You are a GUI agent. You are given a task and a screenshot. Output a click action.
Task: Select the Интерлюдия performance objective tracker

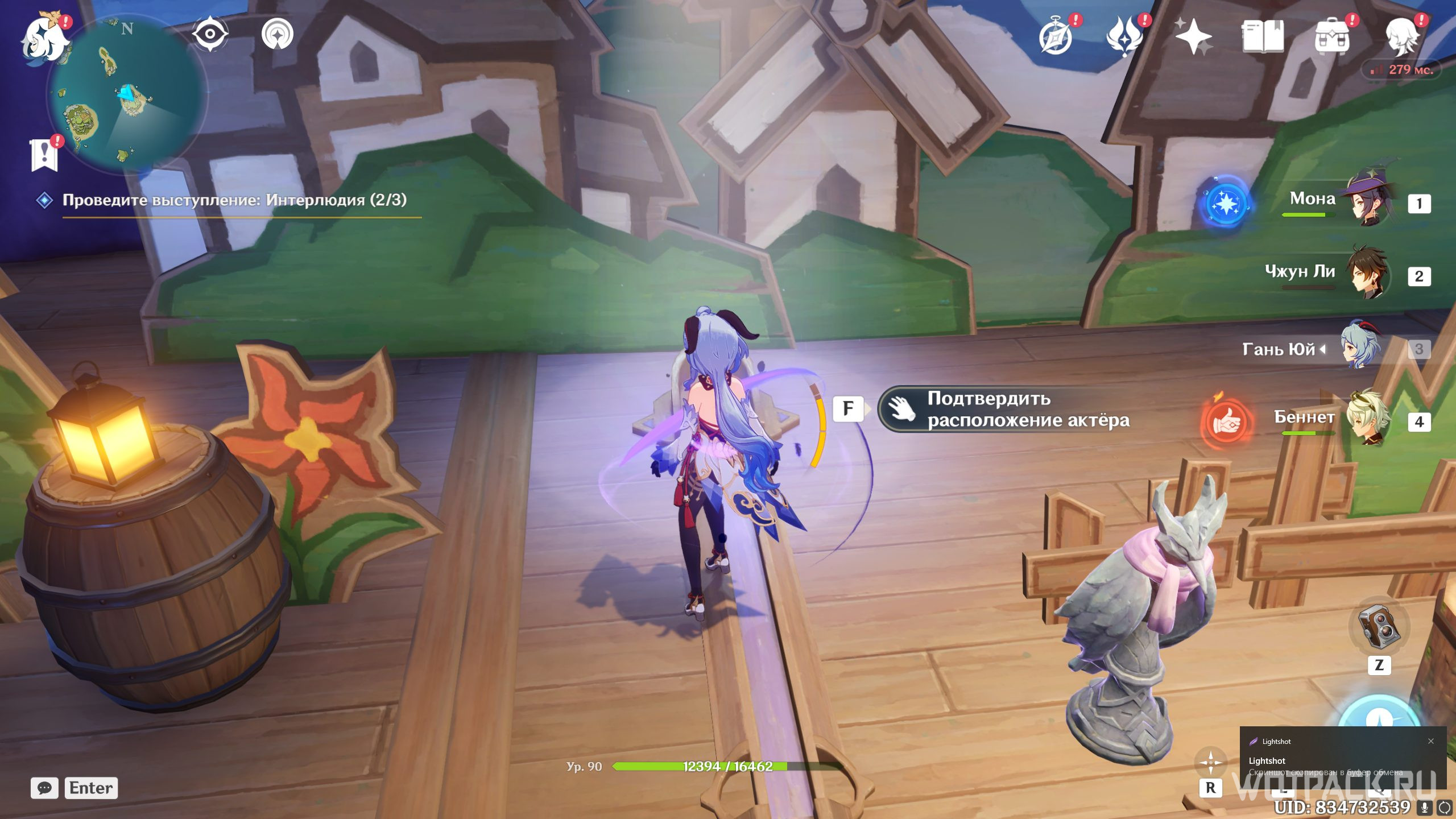click(234, 200)
